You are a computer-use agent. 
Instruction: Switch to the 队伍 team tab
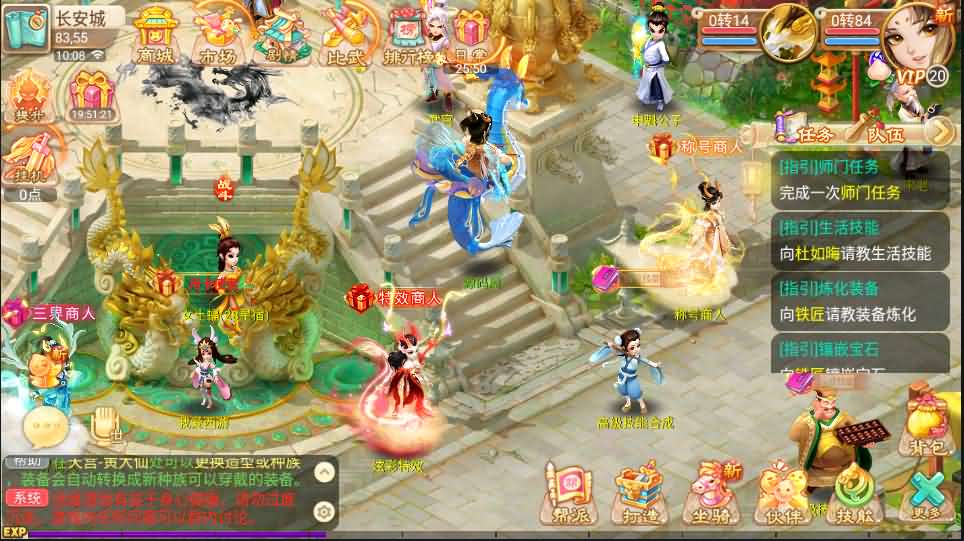[884, 131]
